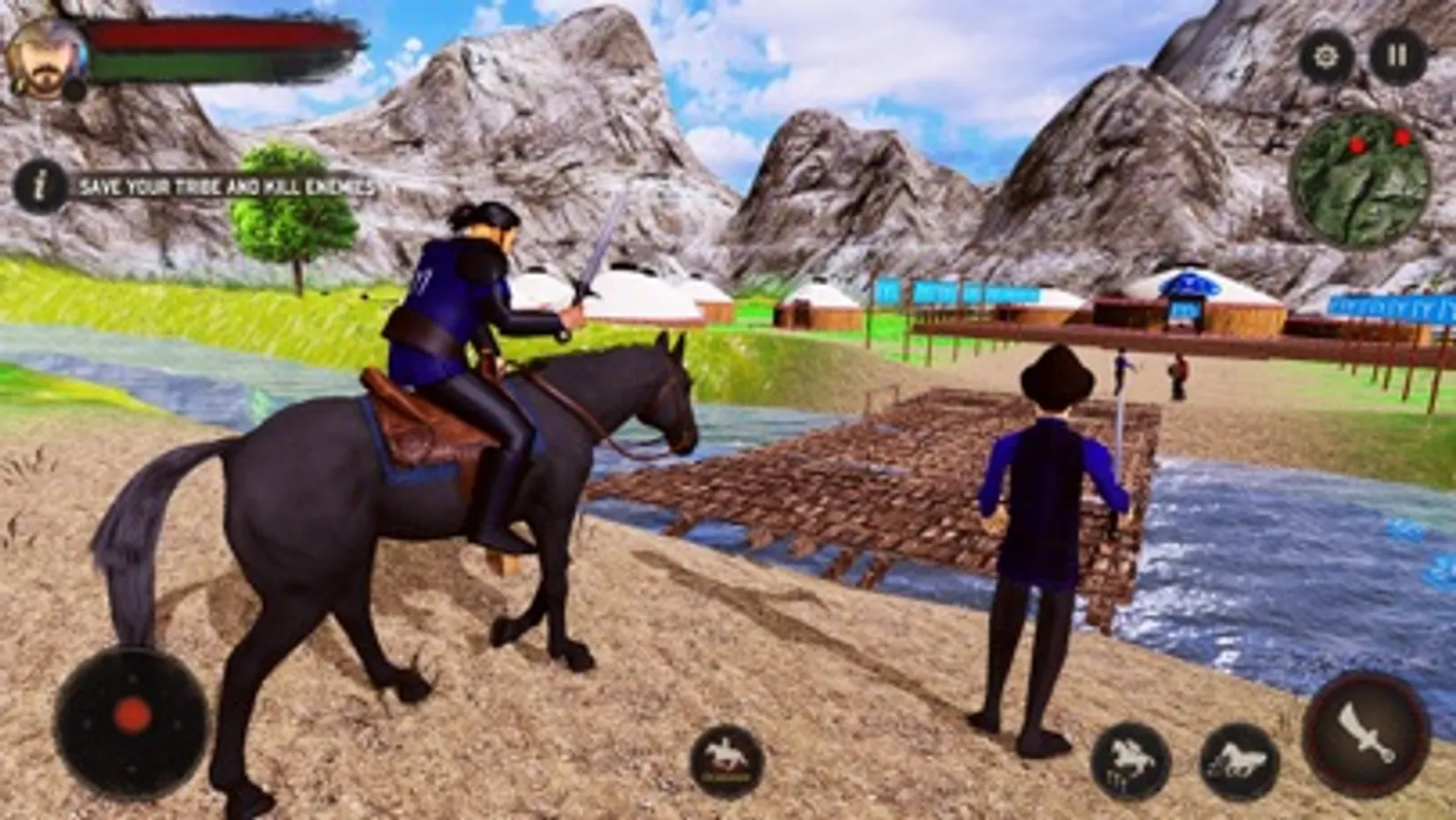1456x820 pixels.
Task: Tap the settings icon beside pause
Action: point(1325,56)
